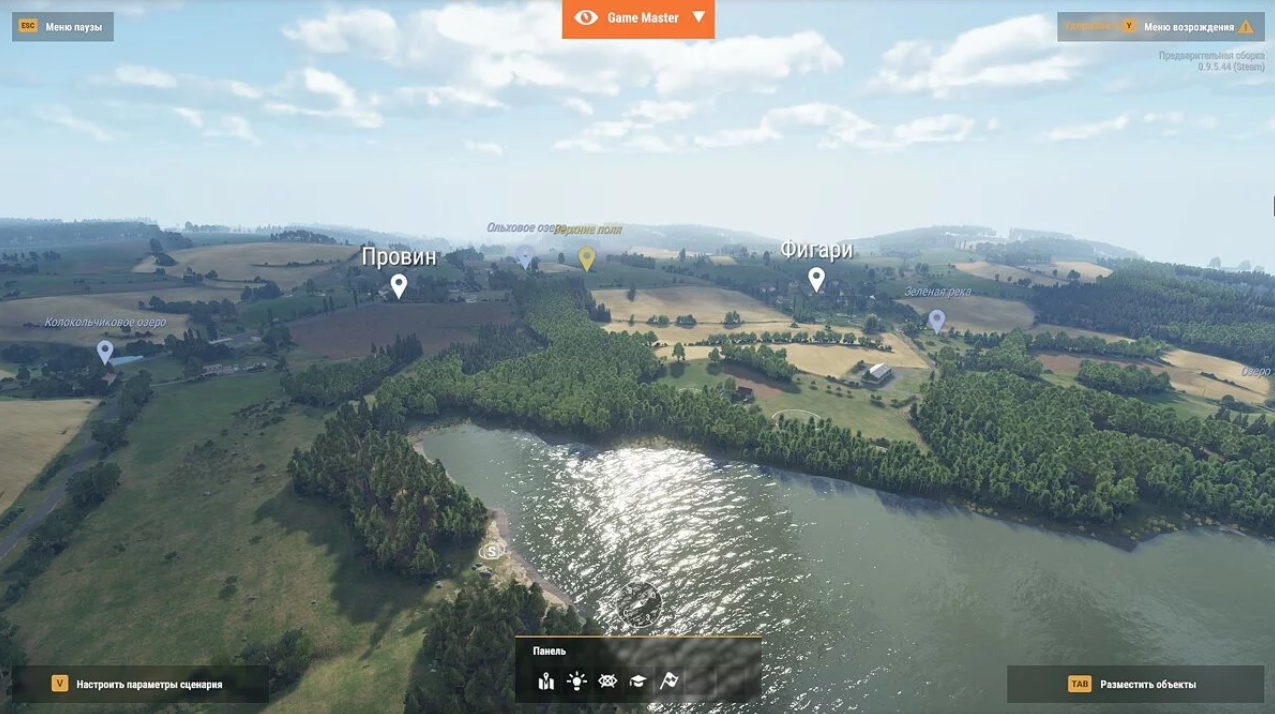This screenshot has height=714, width=1275.
Task: Select the circular S marker on the shore
Action: 491,551
